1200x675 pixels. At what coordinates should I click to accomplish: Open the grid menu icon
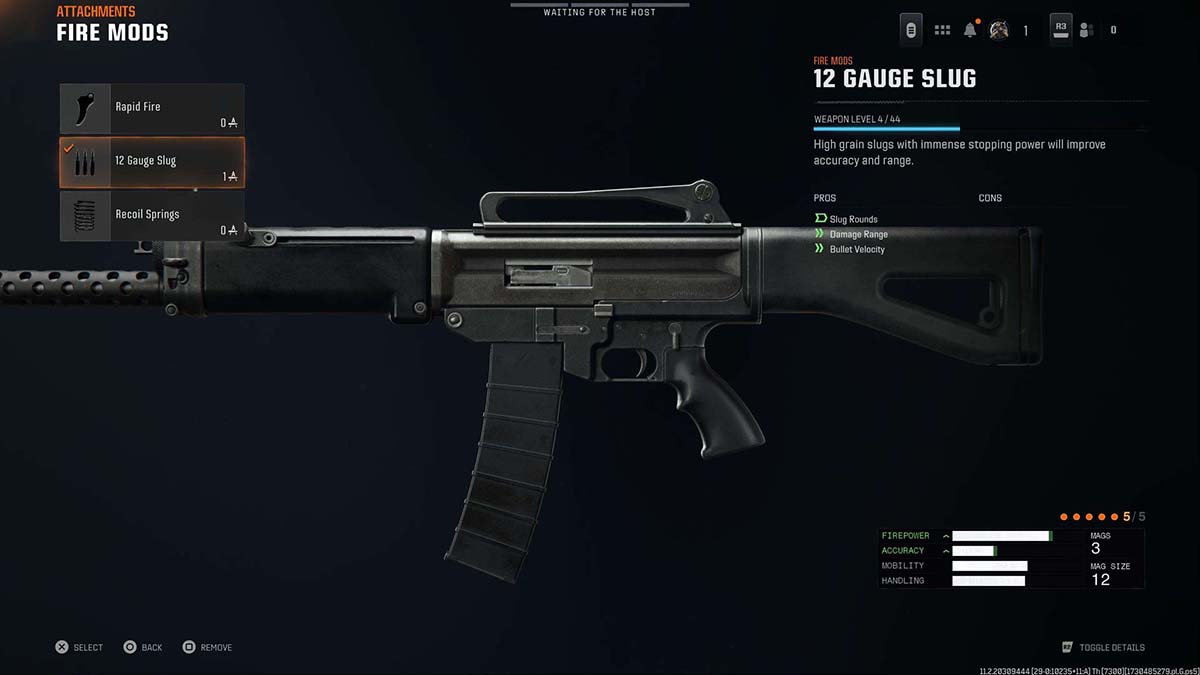tap(942, 30)
